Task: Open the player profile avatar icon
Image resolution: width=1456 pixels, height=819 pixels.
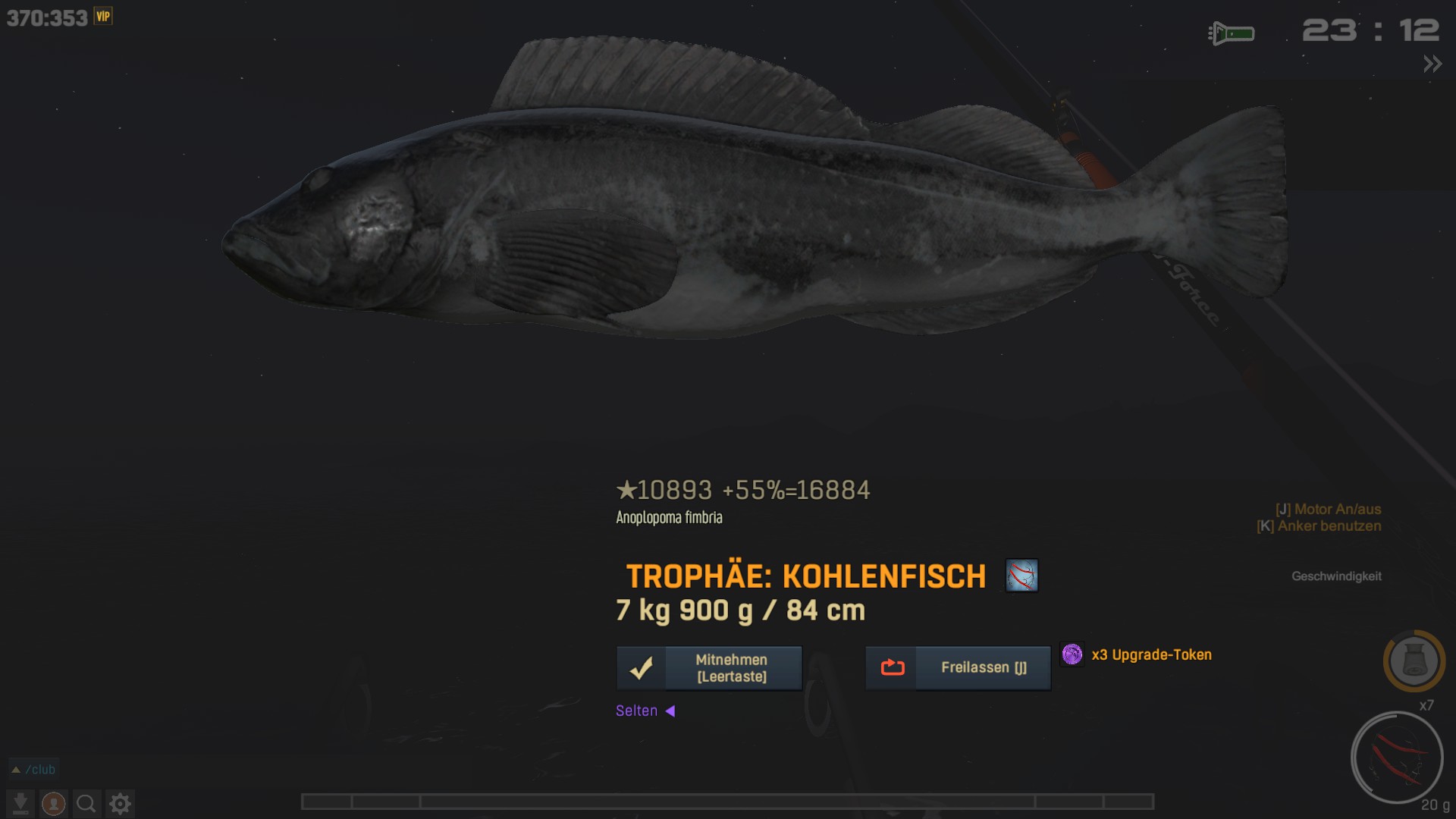Action: pos(53,803)
